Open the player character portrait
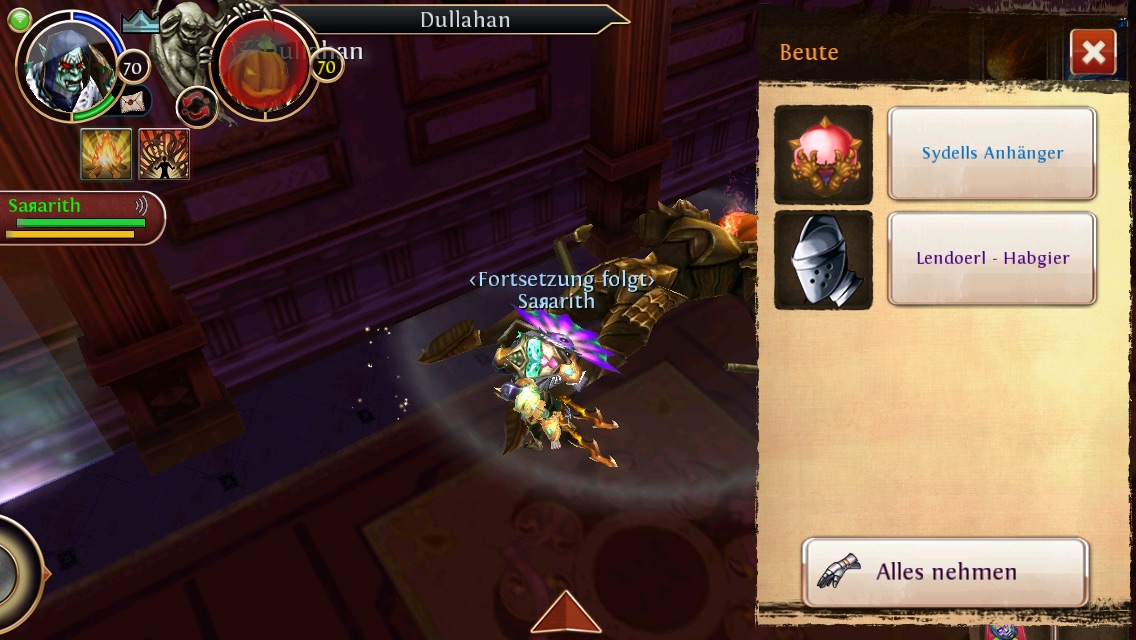Image resolution: width=1136 pixels, height=640 pixels. [x=68, y=67]
